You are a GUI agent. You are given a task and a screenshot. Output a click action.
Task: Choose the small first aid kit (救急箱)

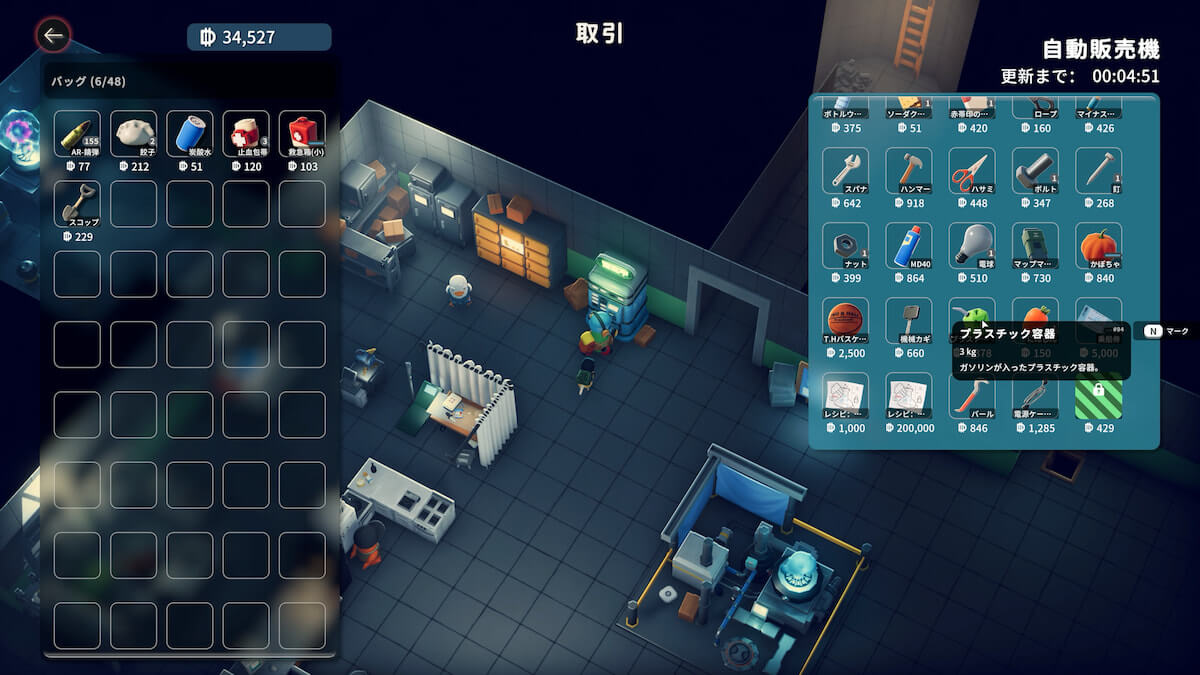pos(301,134)
